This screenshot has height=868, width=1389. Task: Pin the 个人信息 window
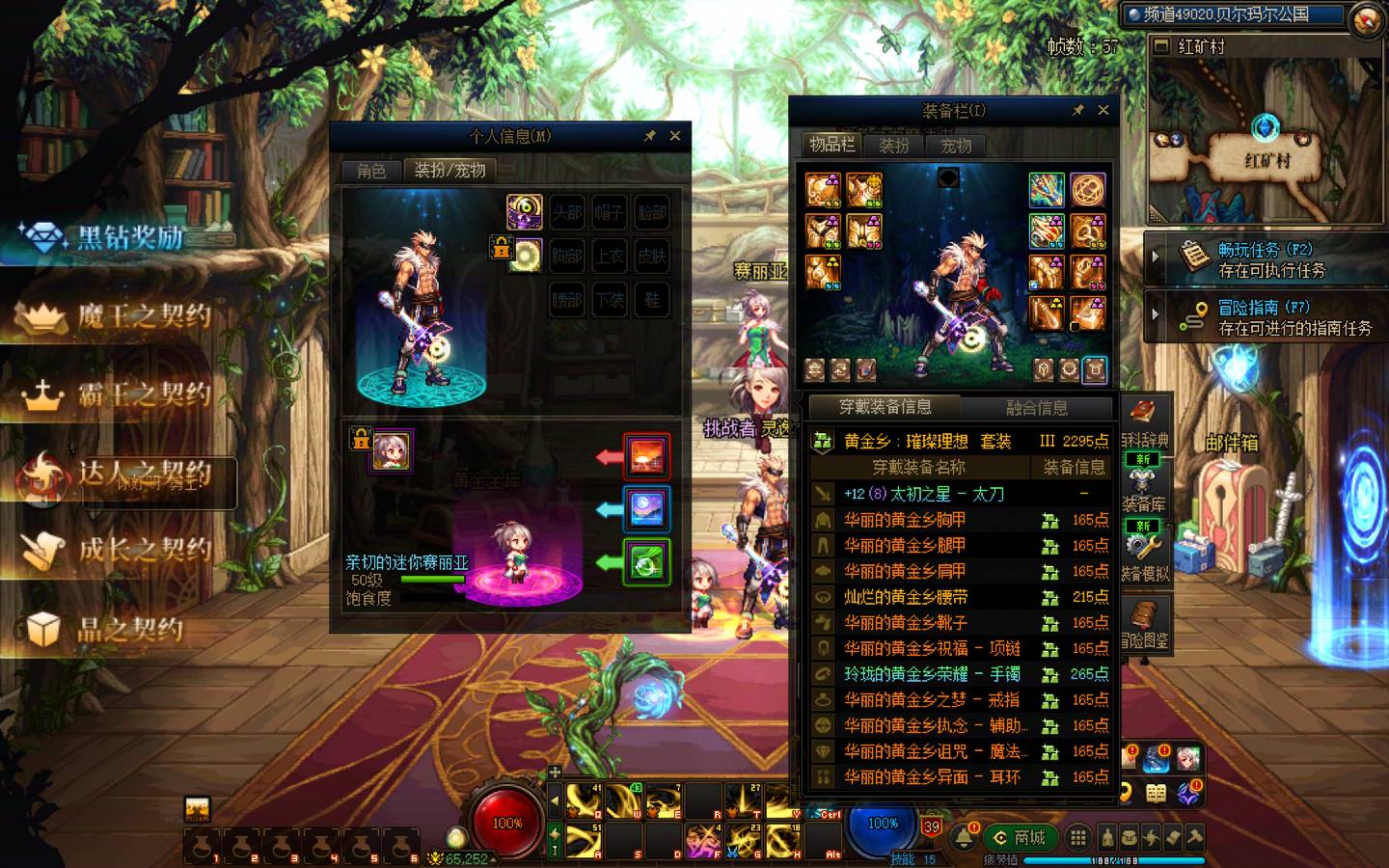(650, 136)
